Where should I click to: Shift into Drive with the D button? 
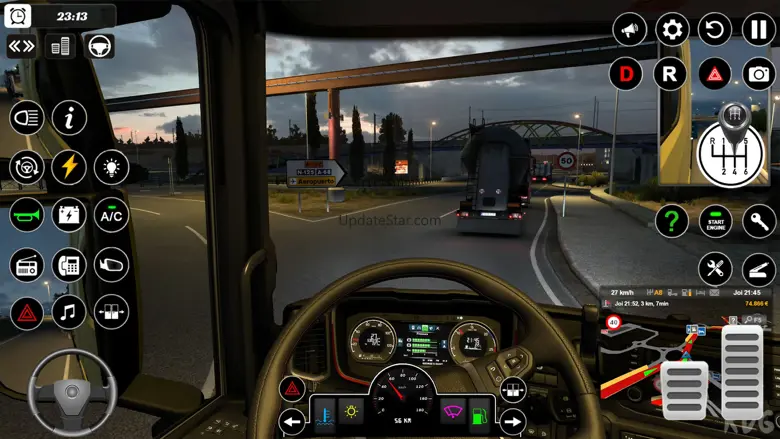(626, 73)
